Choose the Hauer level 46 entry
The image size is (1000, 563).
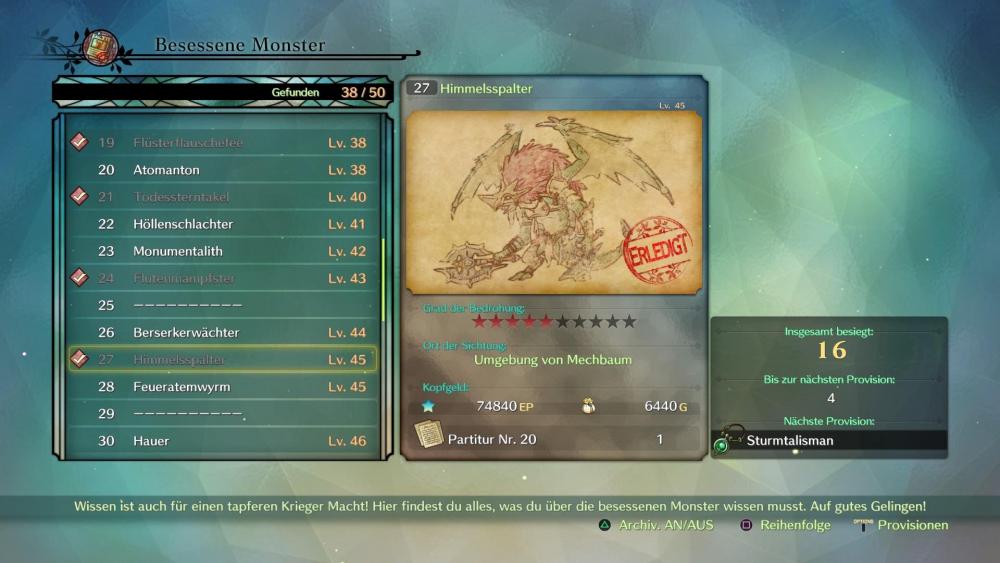(x=222, y=440)
